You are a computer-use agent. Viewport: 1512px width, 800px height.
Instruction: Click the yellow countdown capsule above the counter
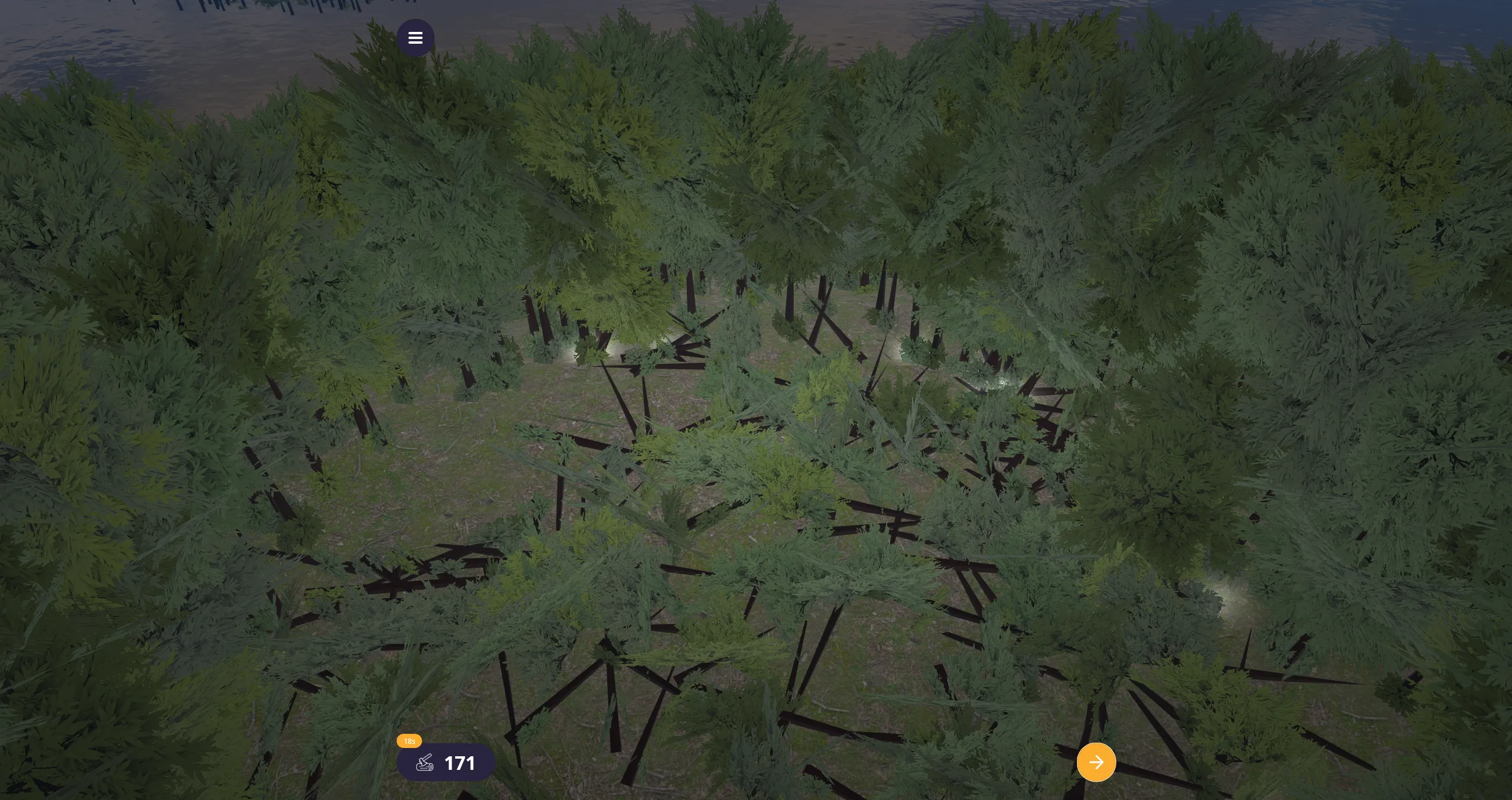coord(409,740)
